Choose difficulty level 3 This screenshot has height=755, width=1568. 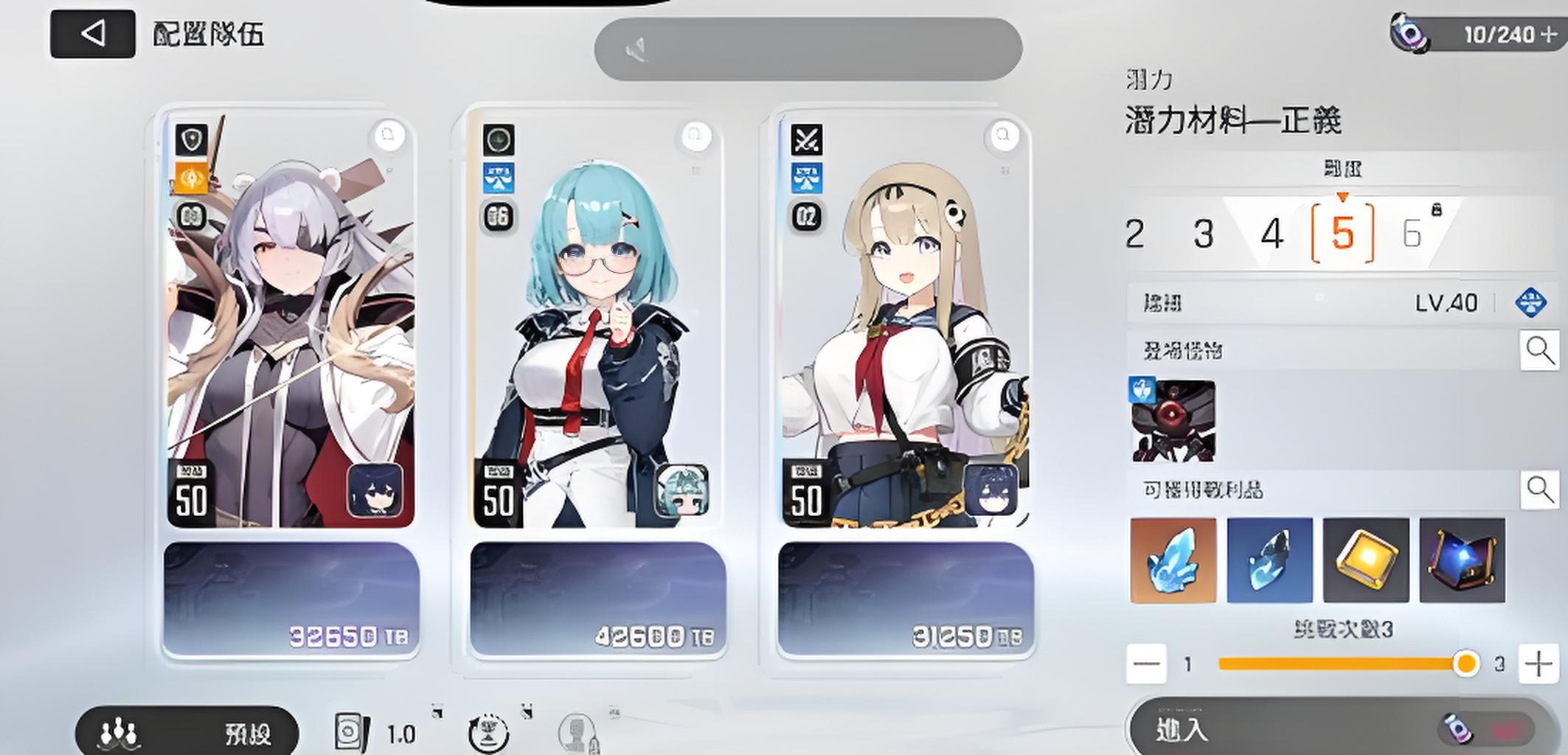(x=1204, y=234)
